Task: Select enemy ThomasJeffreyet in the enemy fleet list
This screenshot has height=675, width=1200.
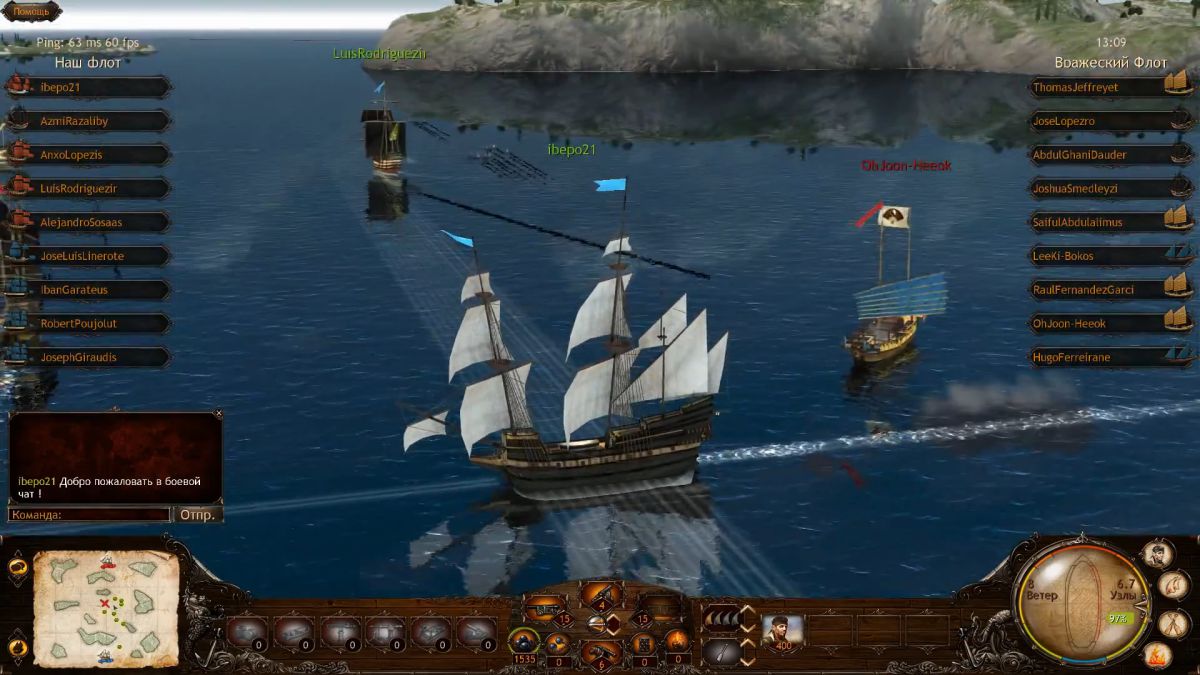Action: pos(1096,87)
